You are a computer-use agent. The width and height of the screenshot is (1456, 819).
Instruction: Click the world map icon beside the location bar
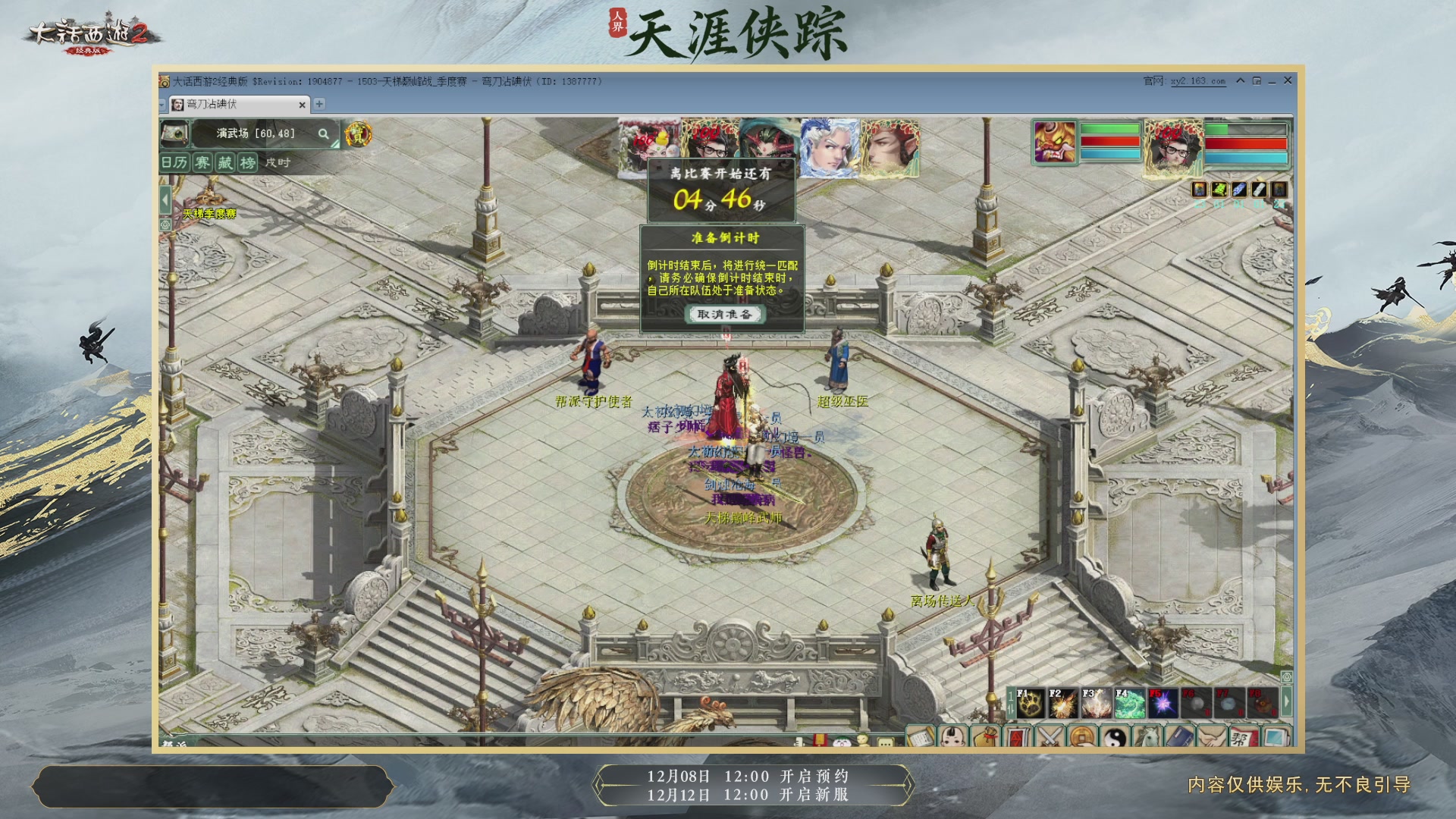[x=175, y=133]
